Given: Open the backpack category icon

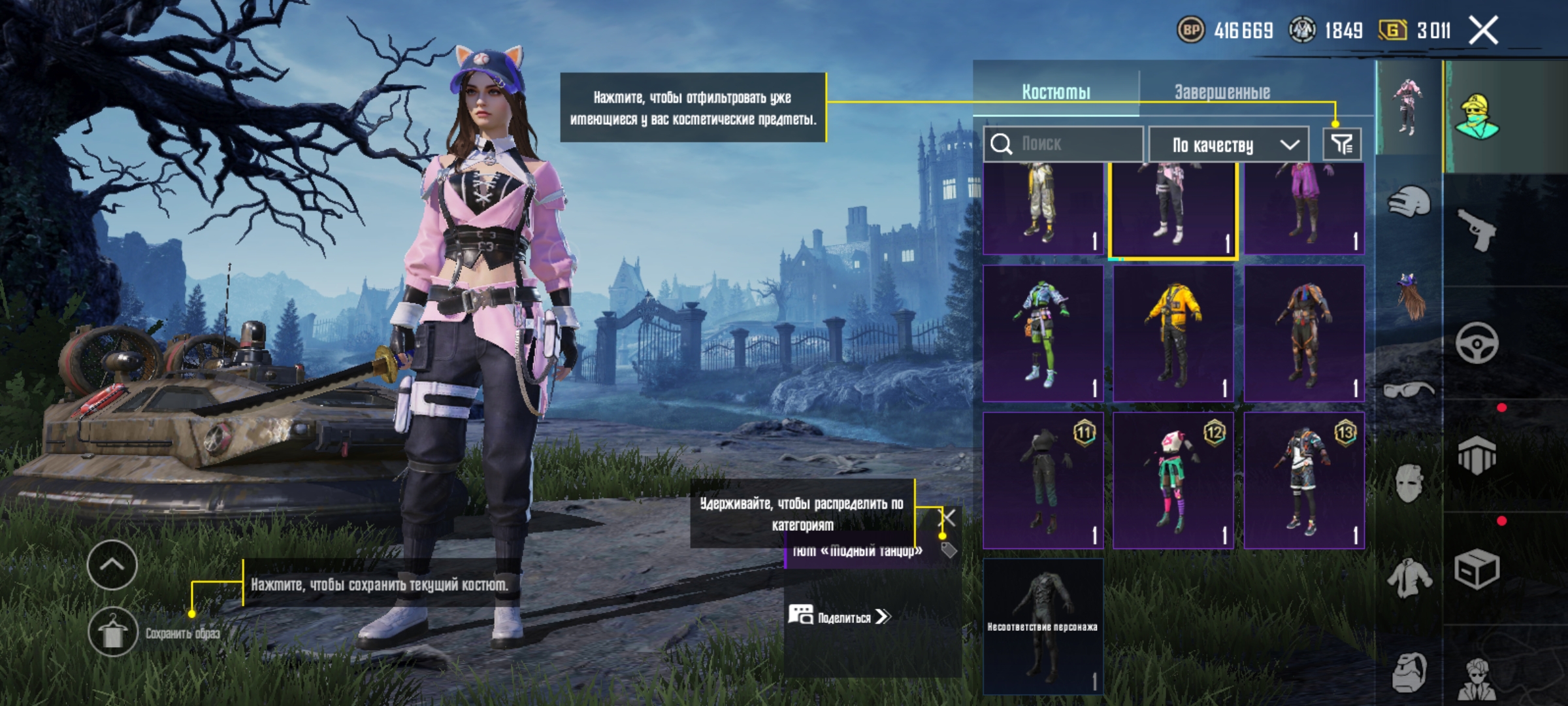Looking at the screenshot, I should (x=1409, y=672).
